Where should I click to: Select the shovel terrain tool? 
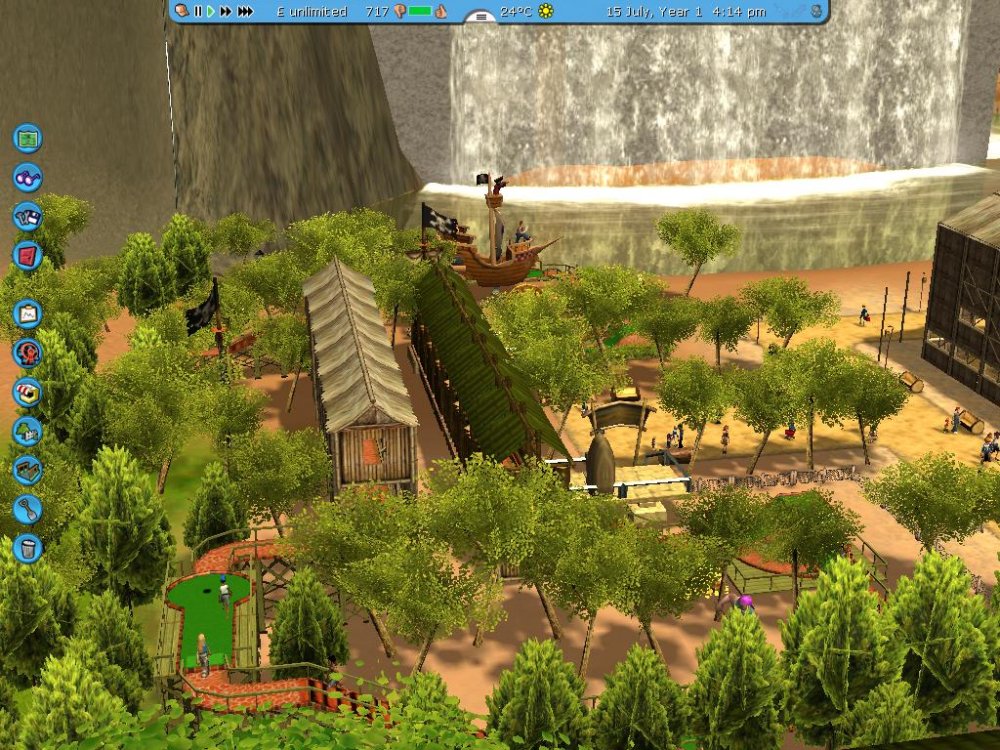coord(28,509)
